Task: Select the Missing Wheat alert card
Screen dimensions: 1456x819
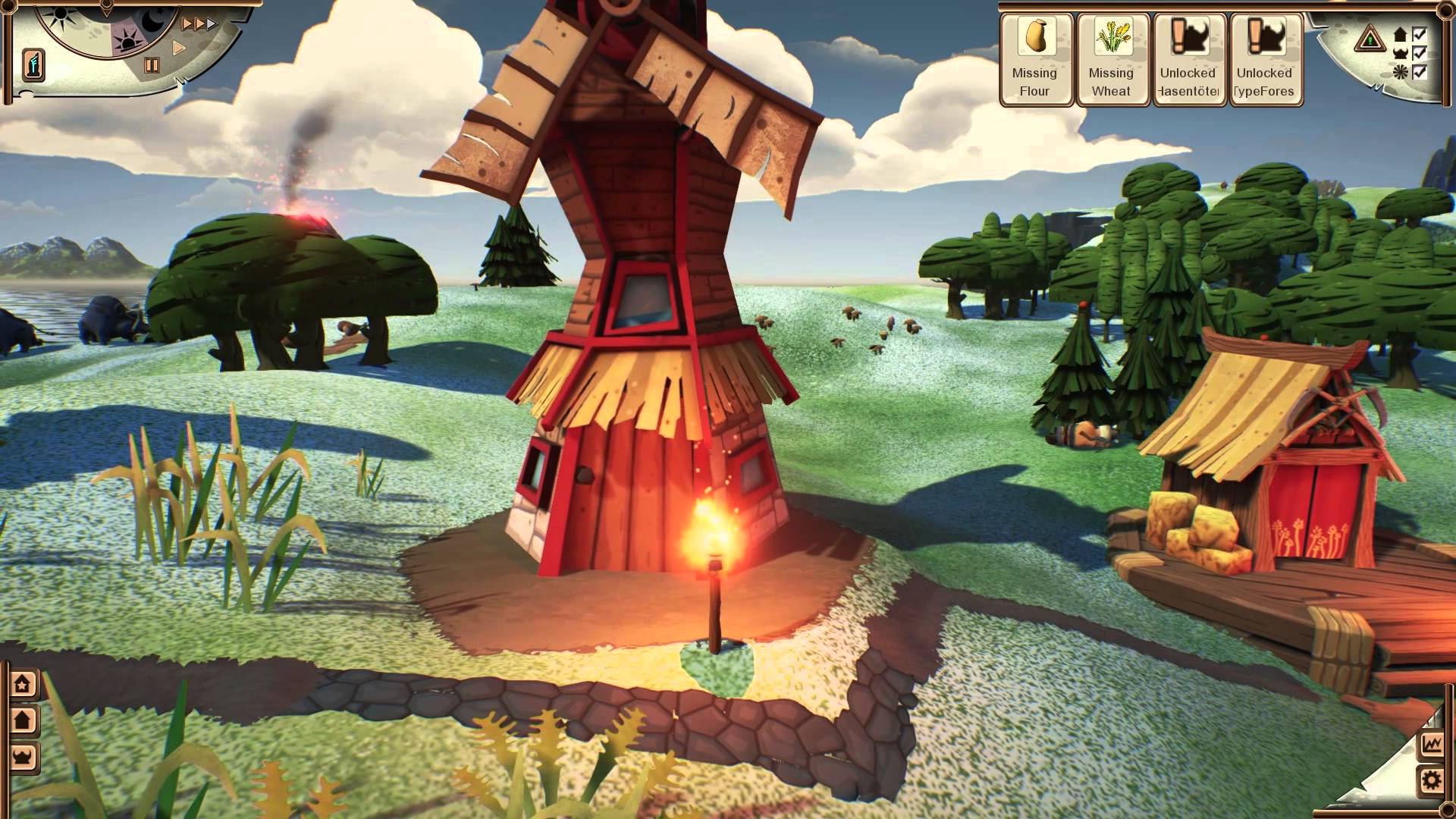Action: [x=1111, y=59]
